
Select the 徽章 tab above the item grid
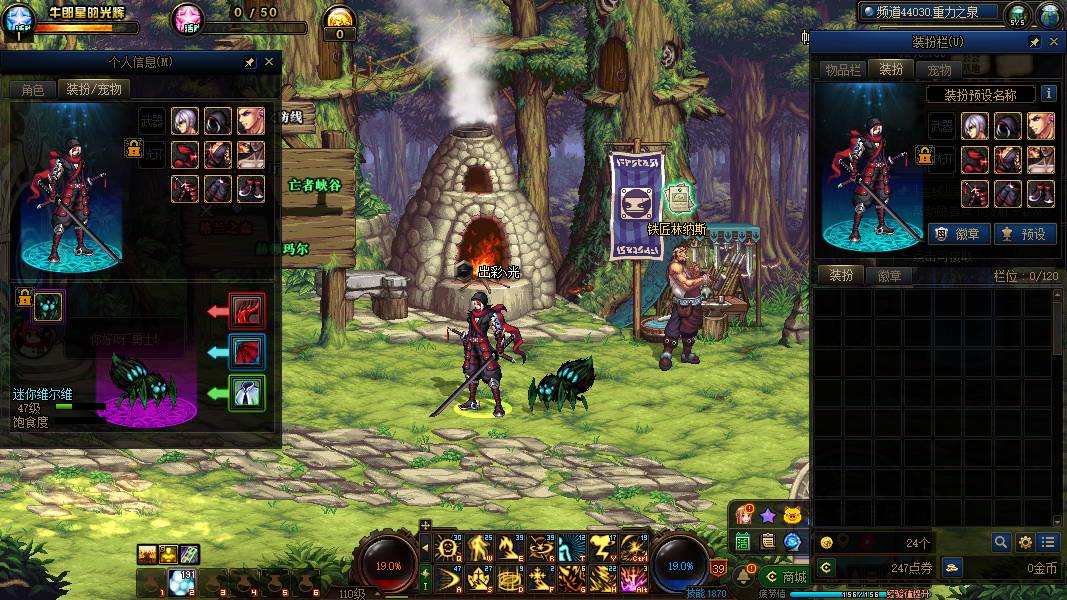click(x=889, y=276)
